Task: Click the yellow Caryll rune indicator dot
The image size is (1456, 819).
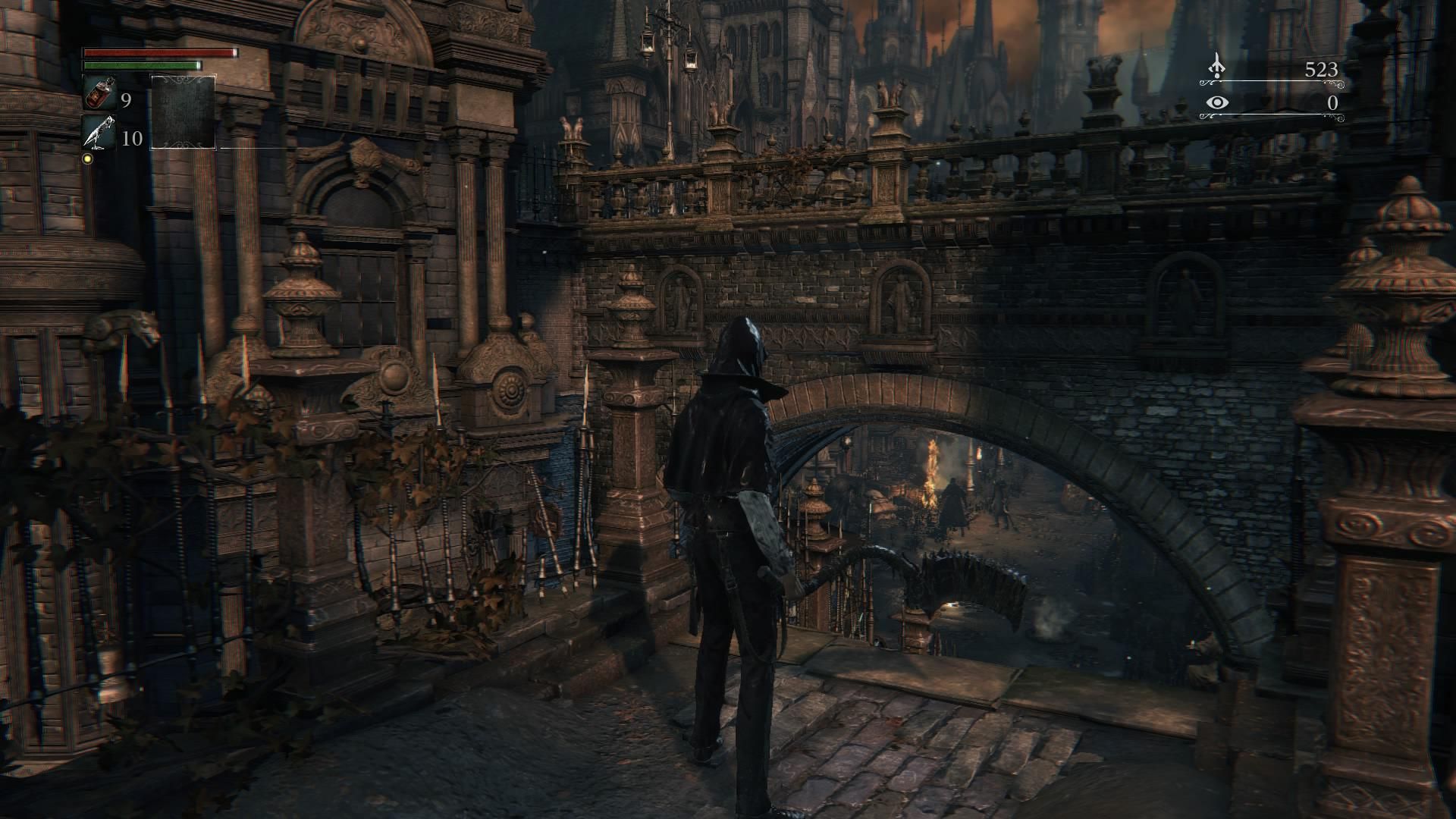Action: [x=87, y=159]
